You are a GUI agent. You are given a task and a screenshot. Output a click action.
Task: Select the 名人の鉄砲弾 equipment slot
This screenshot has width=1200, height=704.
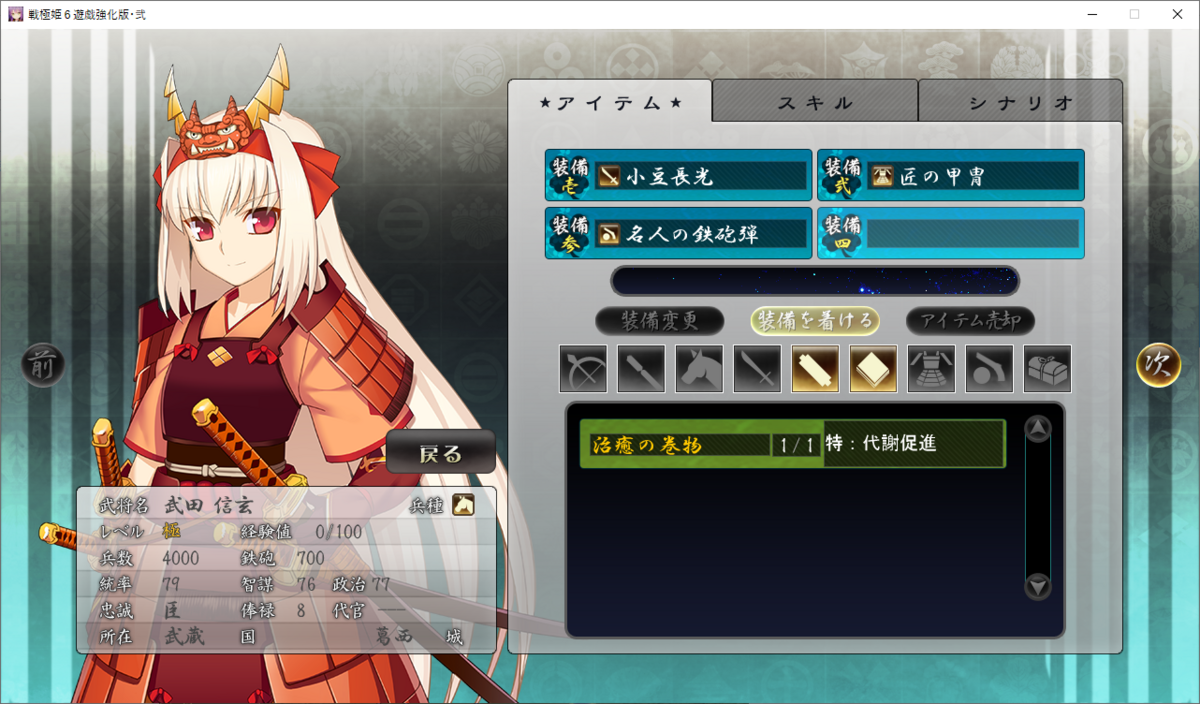tap(678, 234)
